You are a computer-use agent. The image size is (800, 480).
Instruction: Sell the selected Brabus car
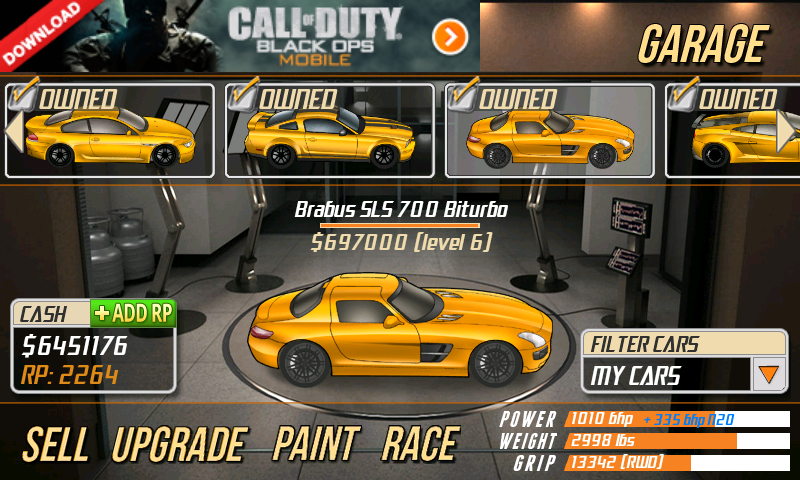(x=57, y=443)
